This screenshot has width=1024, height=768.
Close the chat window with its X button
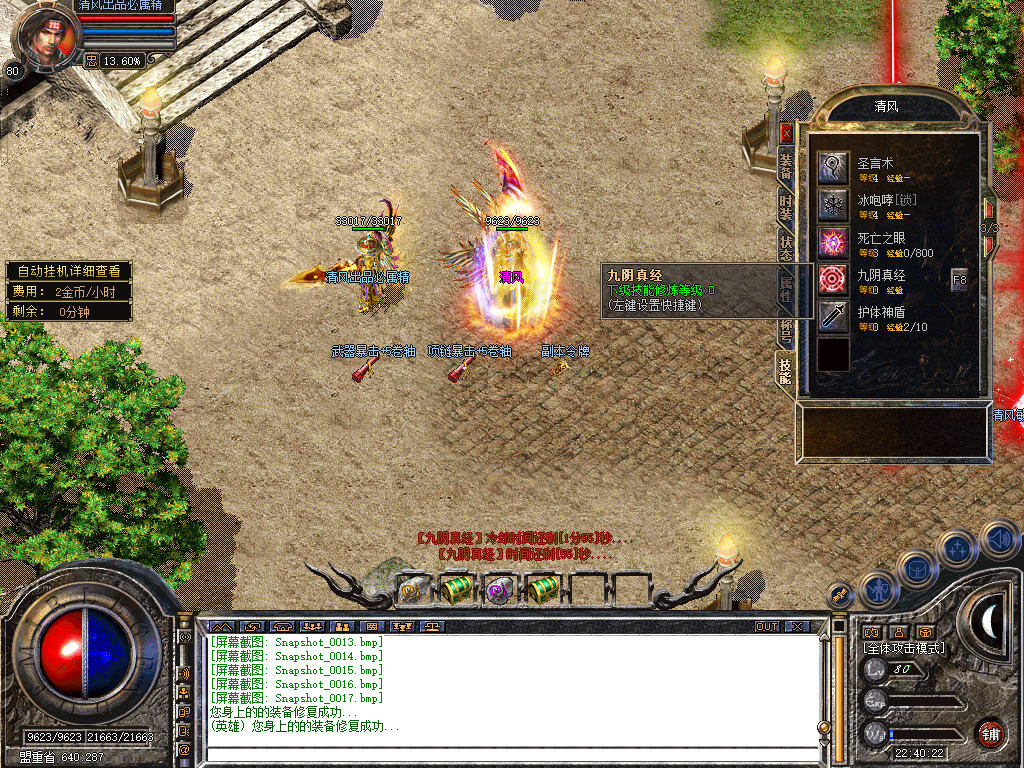click(796, 626)
